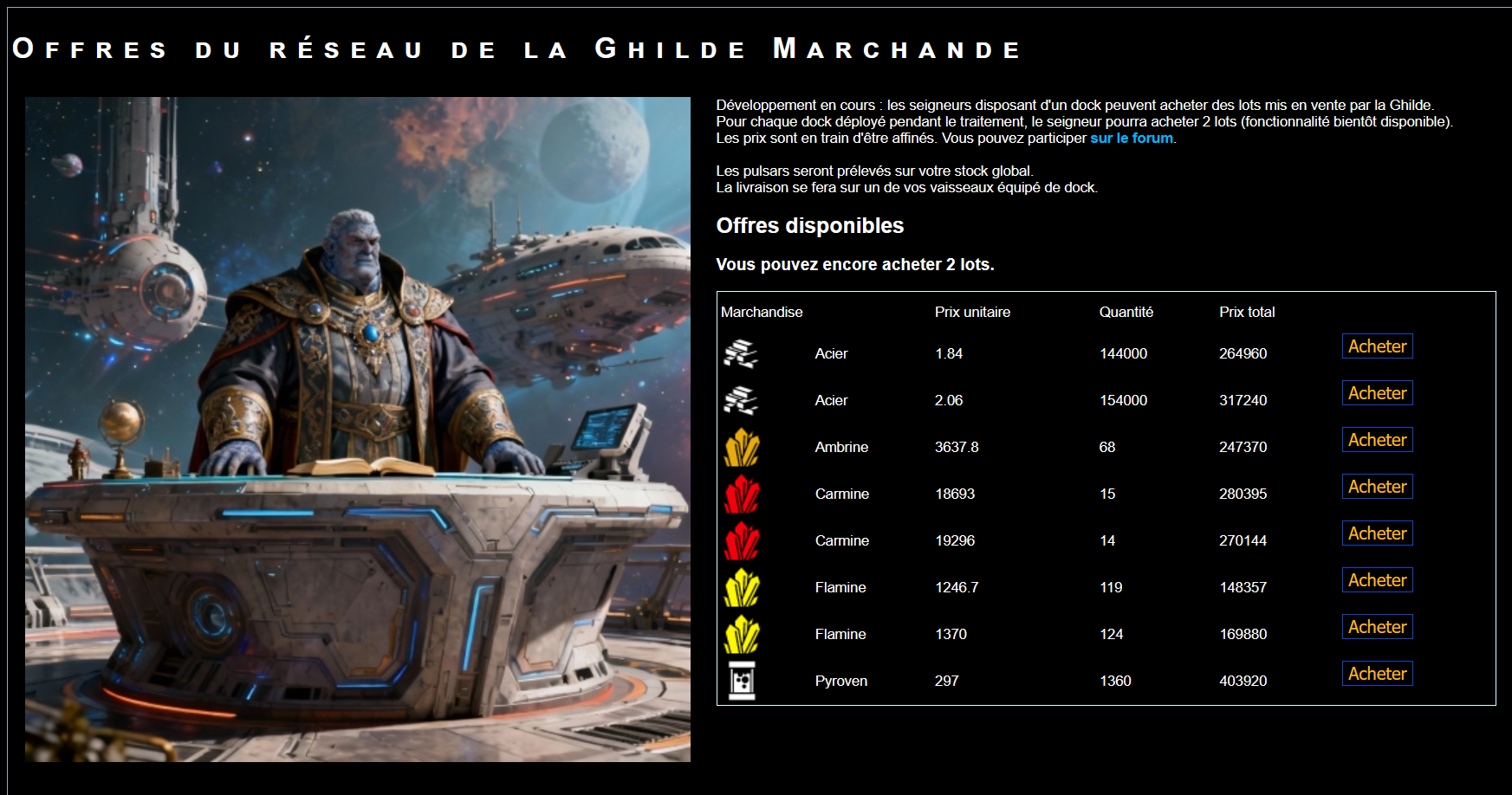This screenshot has height=795, width=1512.
Task: Buy the Carmine lot costing 270144
Action: [1377, 533]
